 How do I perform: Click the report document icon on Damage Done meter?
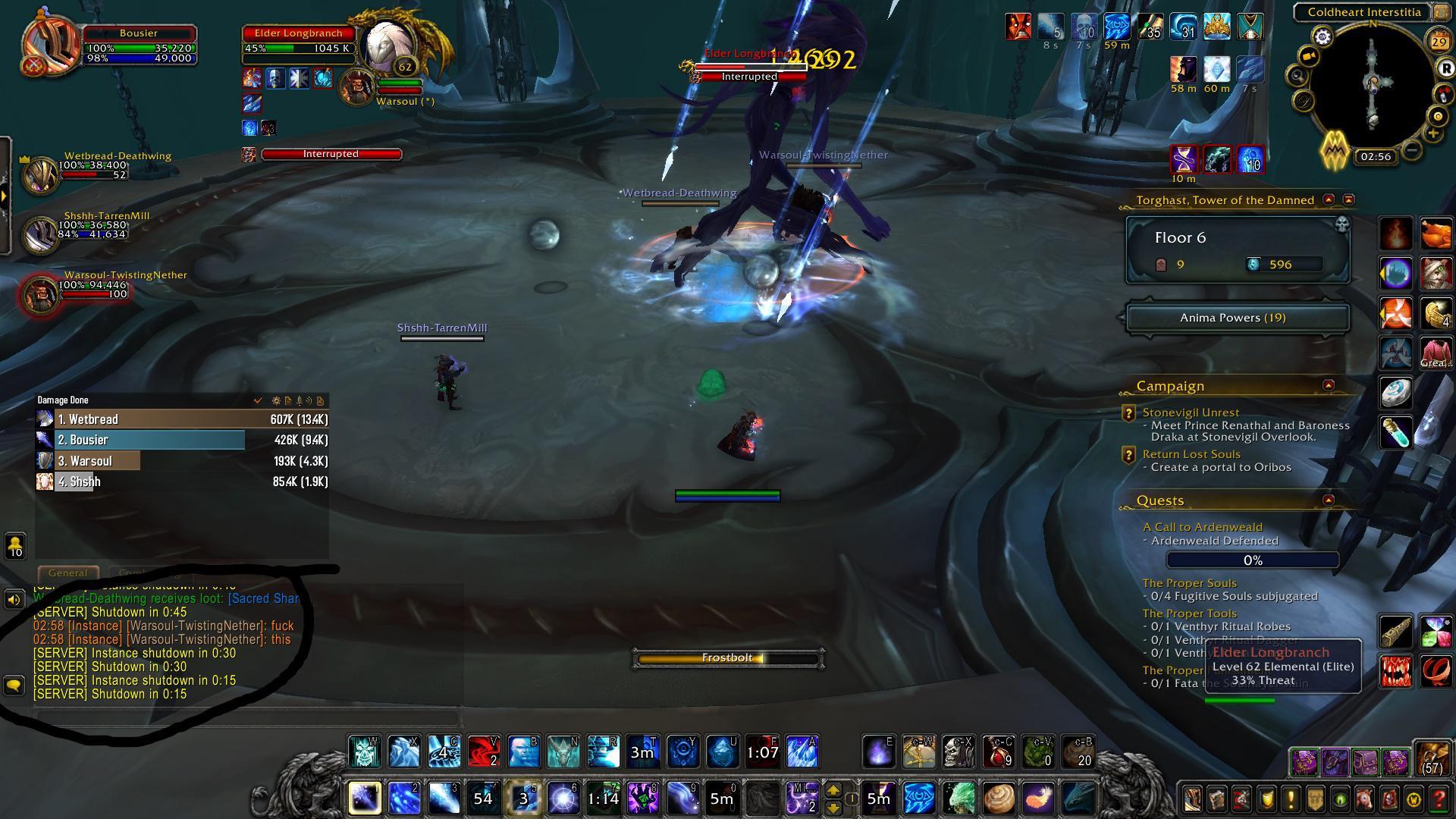[x=287, y=400]
